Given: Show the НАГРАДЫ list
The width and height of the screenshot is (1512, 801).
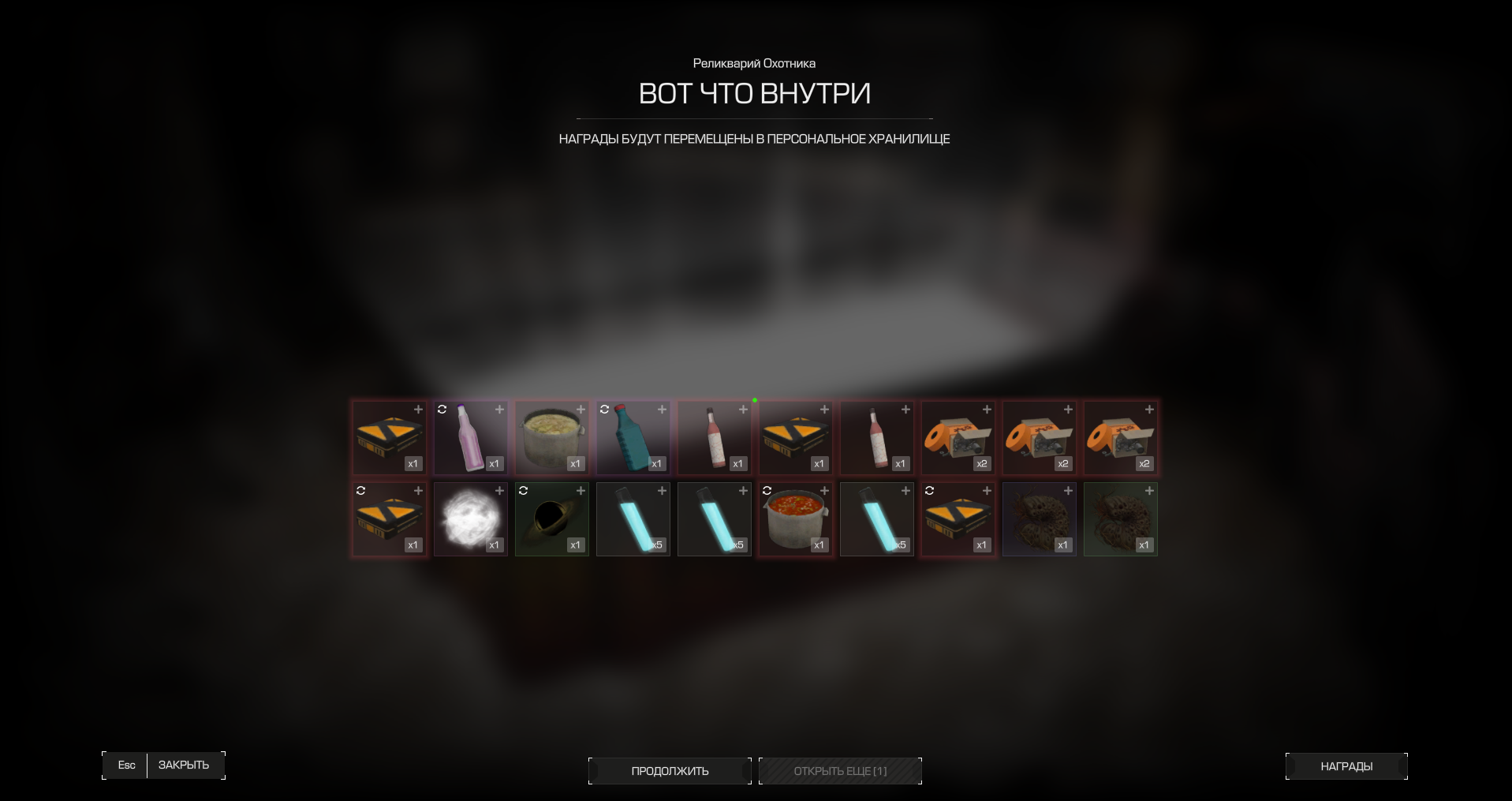Looking at the screenshot, I should point(1346,766).
